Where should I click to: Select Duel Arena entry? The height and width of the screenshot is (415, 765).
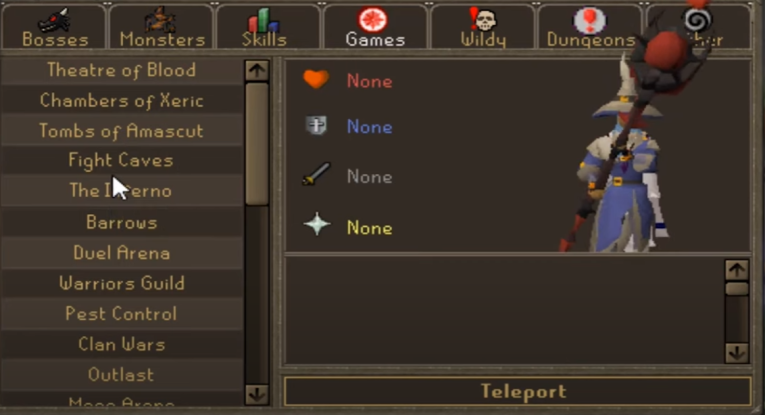click(121, 253)
